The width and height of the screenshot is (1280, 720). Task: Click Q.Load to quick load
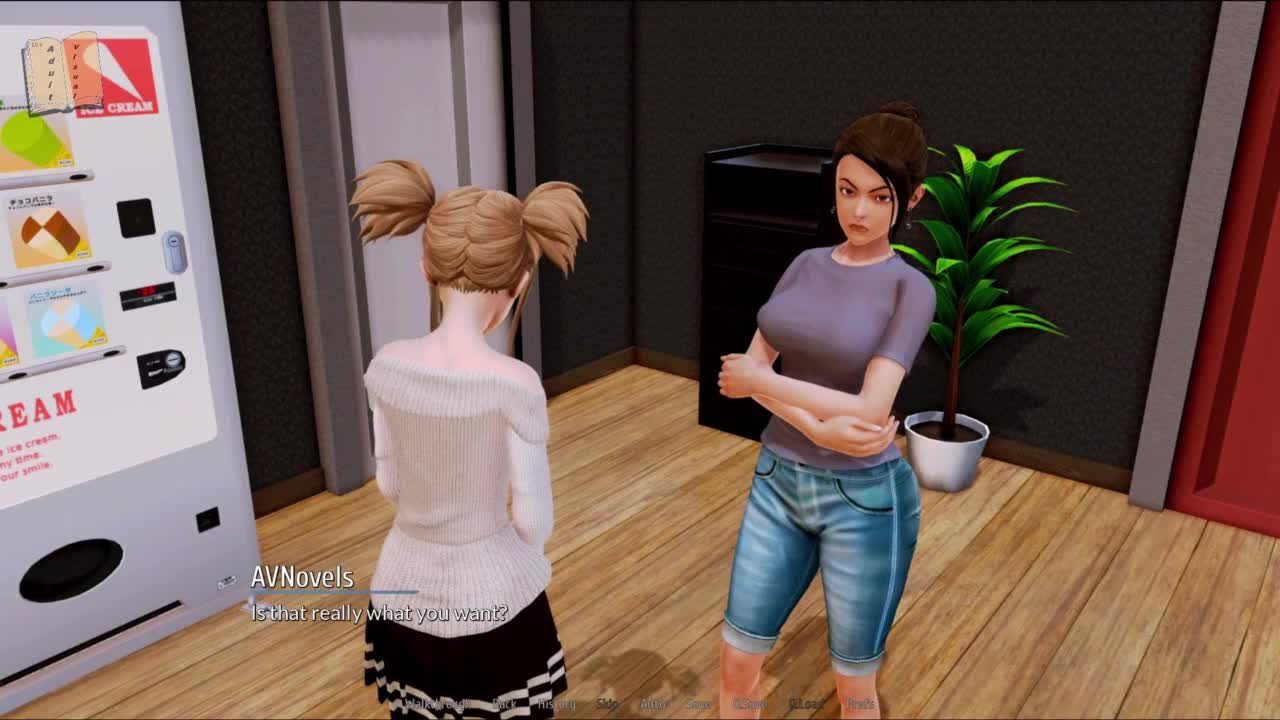coord(806,704)
